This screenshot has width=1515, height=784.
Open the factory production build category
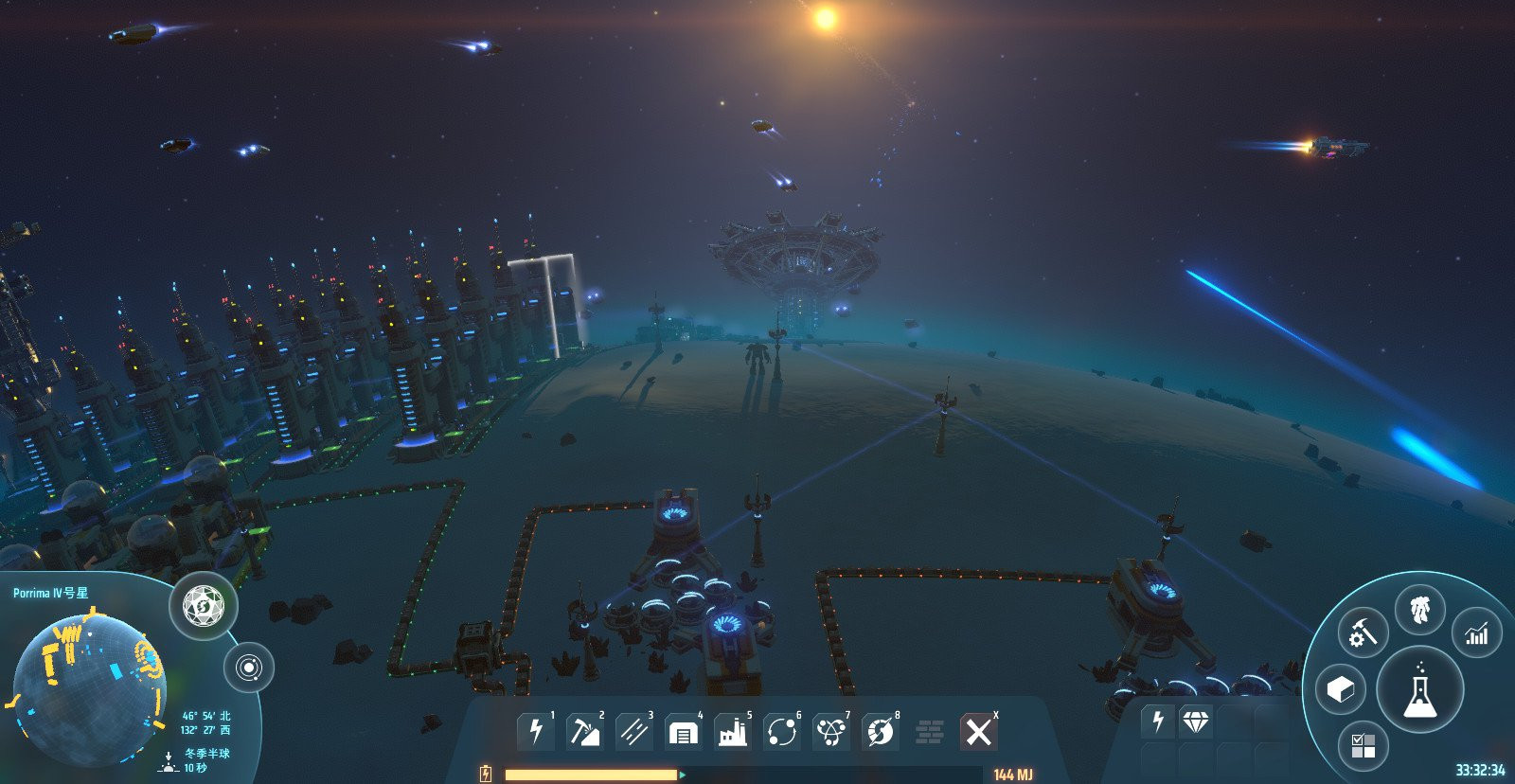732,732
